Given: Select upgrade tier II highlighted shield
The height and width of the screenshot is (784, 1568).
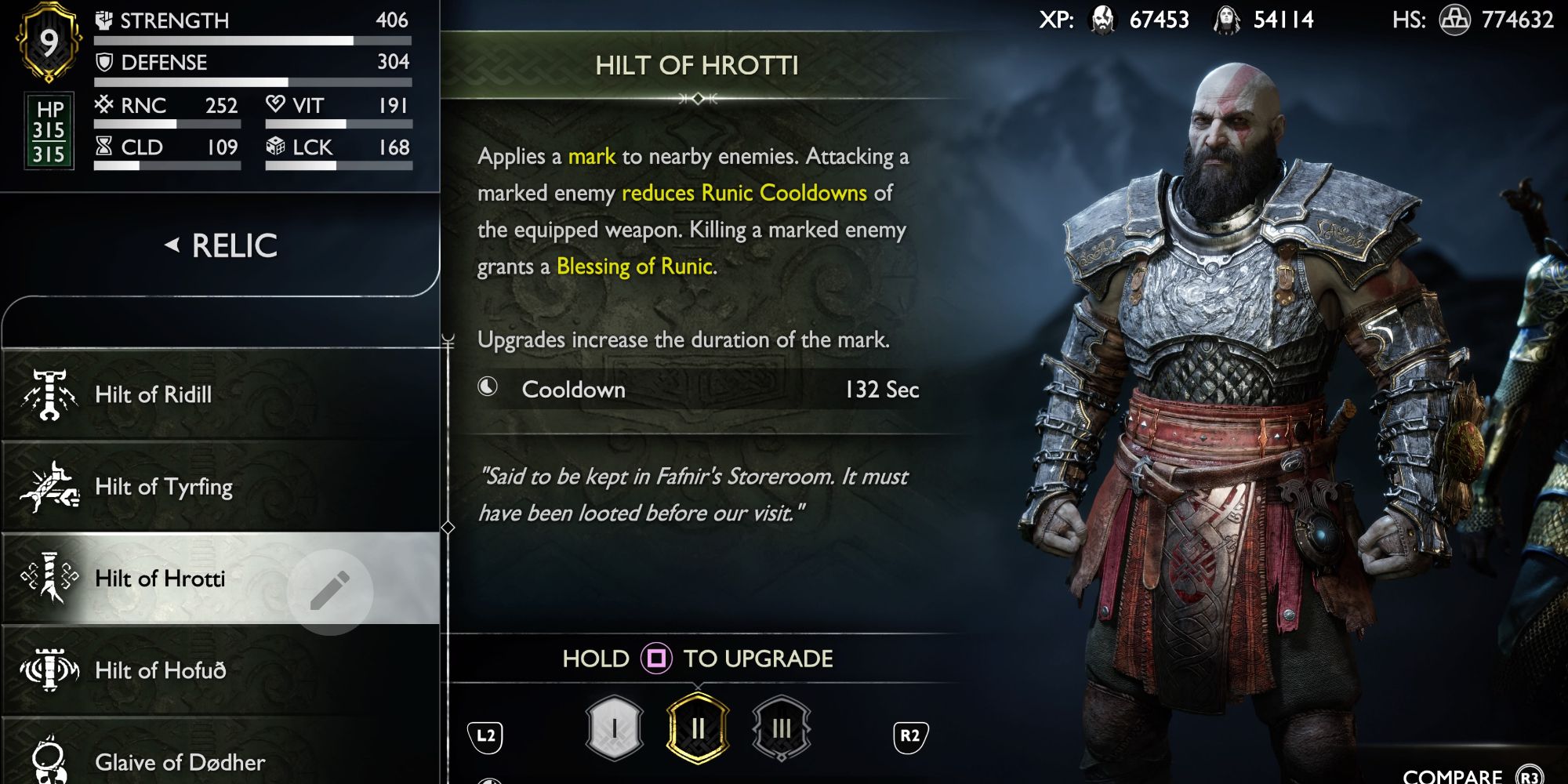Looking at the screenshot, I should tap(698, 728).
